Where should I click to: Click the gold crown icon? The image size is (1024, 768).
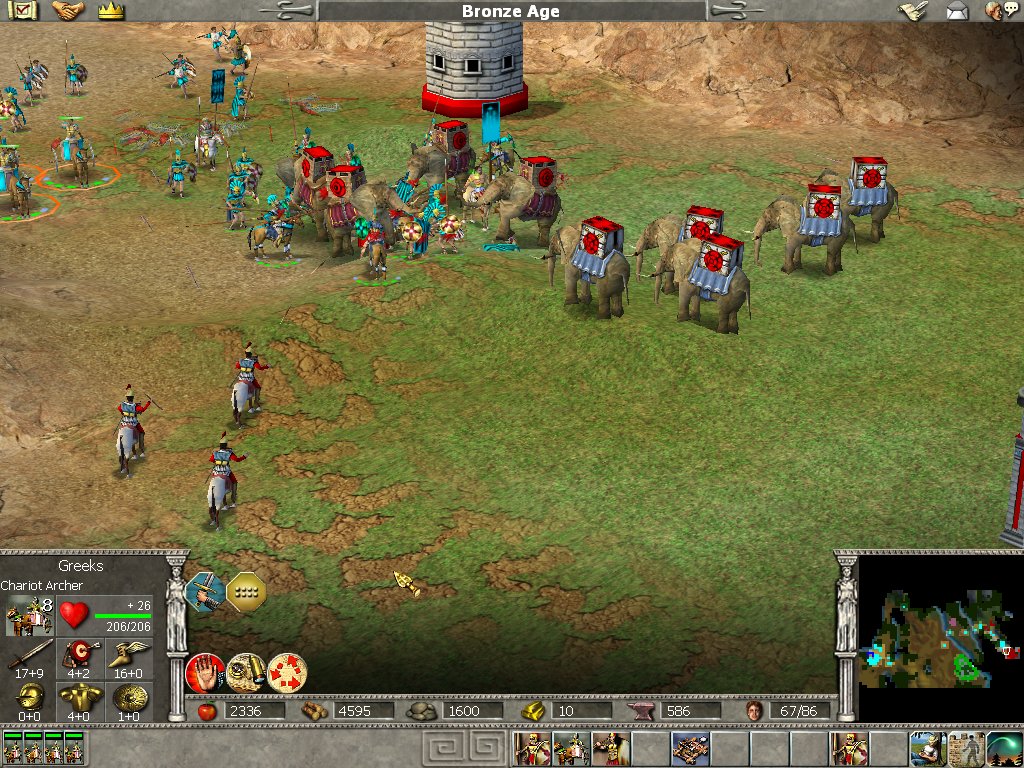tap(111, 11)
